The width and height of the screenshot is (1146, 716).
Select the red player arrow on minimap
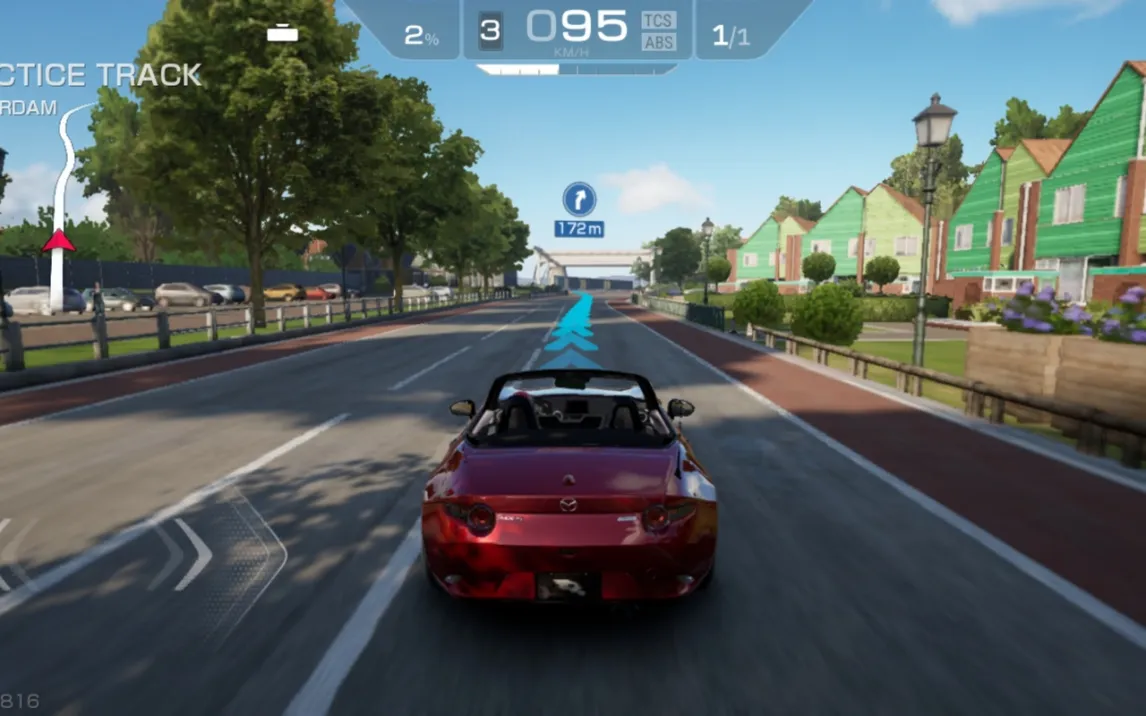(58, 240)
